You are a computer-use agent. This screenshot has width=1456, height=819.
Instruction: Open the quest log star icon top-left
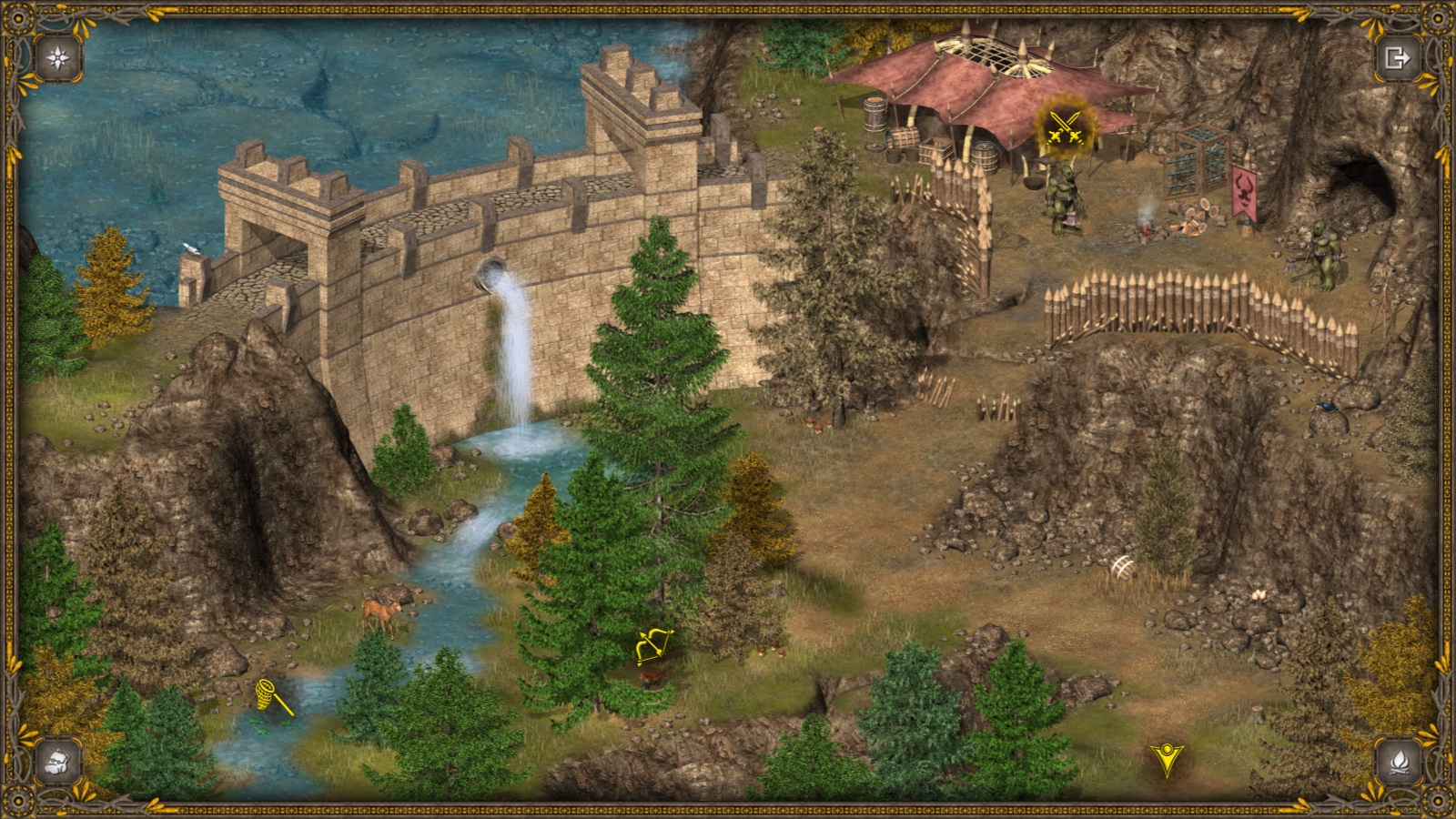56,56
